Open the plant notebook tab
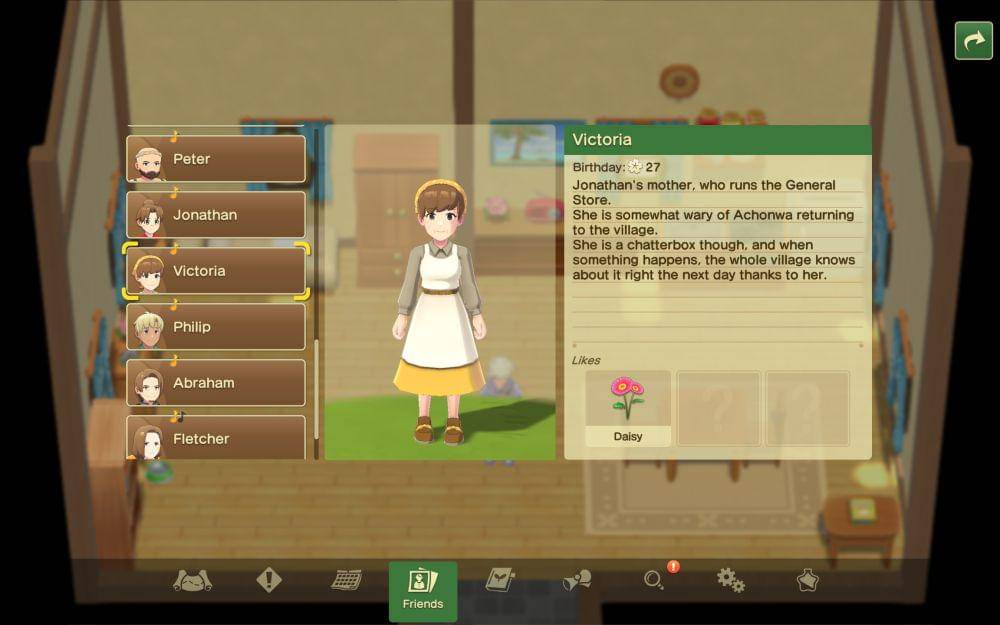Viewport: 1000px width, 625px height. [499, 580]
